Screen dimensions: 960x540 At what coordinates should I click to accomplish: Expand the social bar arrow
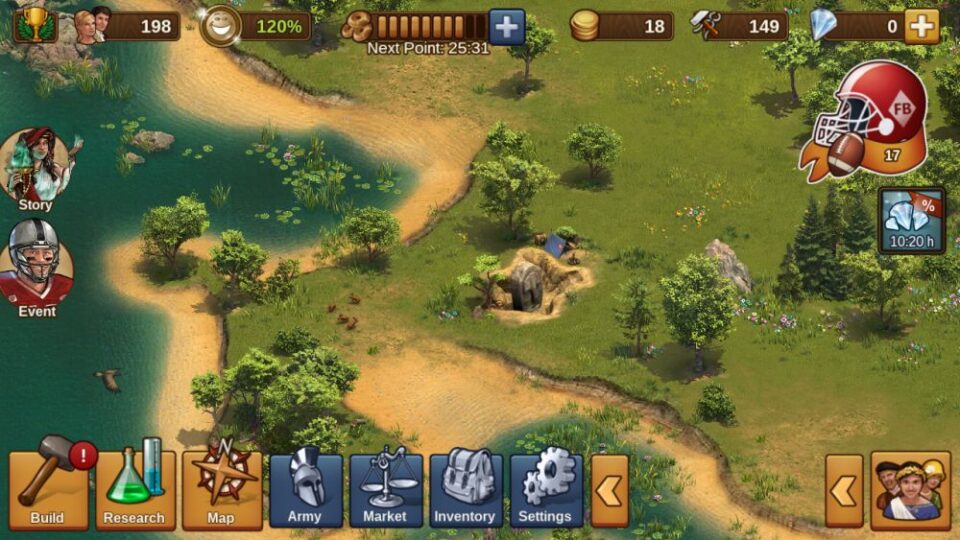[844, 490]
